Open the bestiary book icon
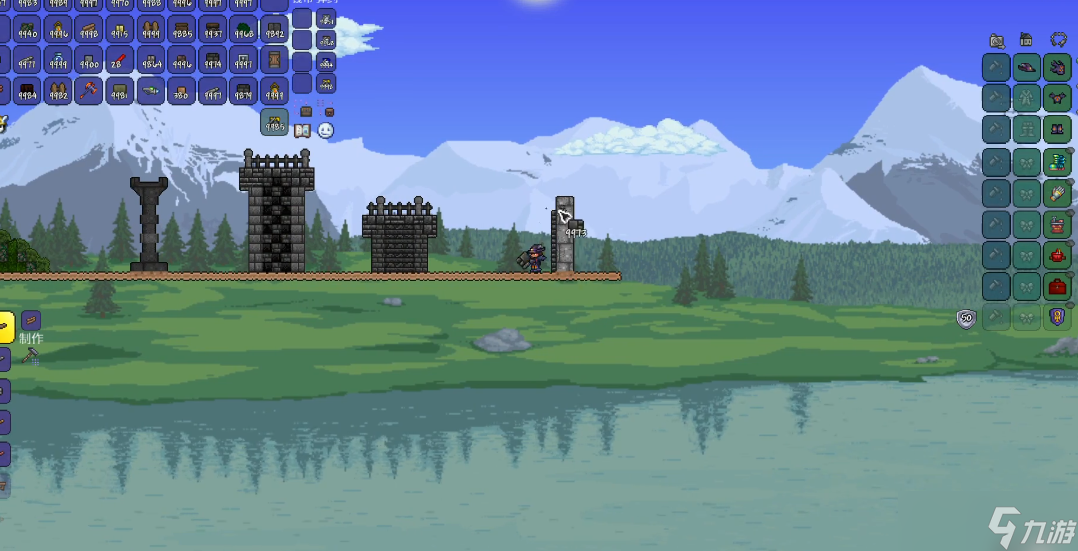This screenshot has height=551, width=1078. click(304, 130)
